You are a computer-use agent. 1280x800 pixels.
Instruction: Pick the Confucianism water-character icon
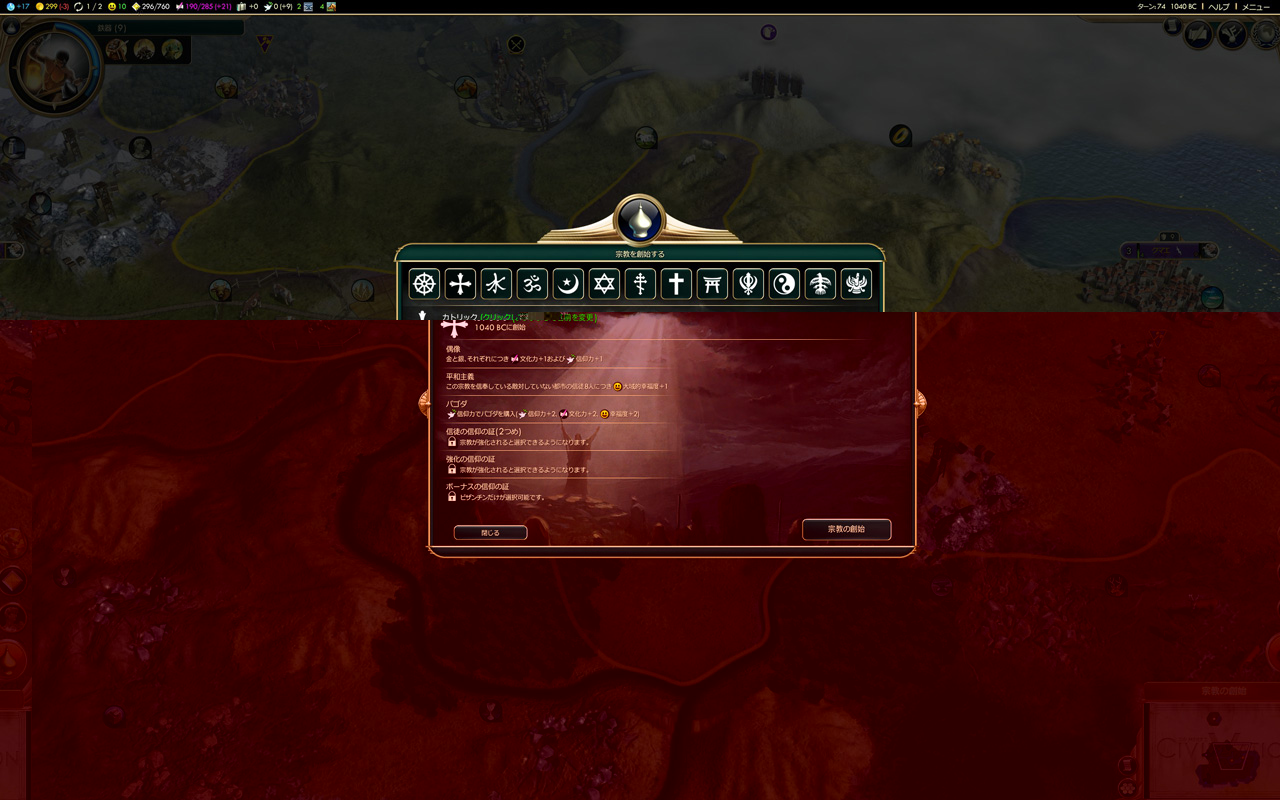pyautogui.click(x=496, y=284)
